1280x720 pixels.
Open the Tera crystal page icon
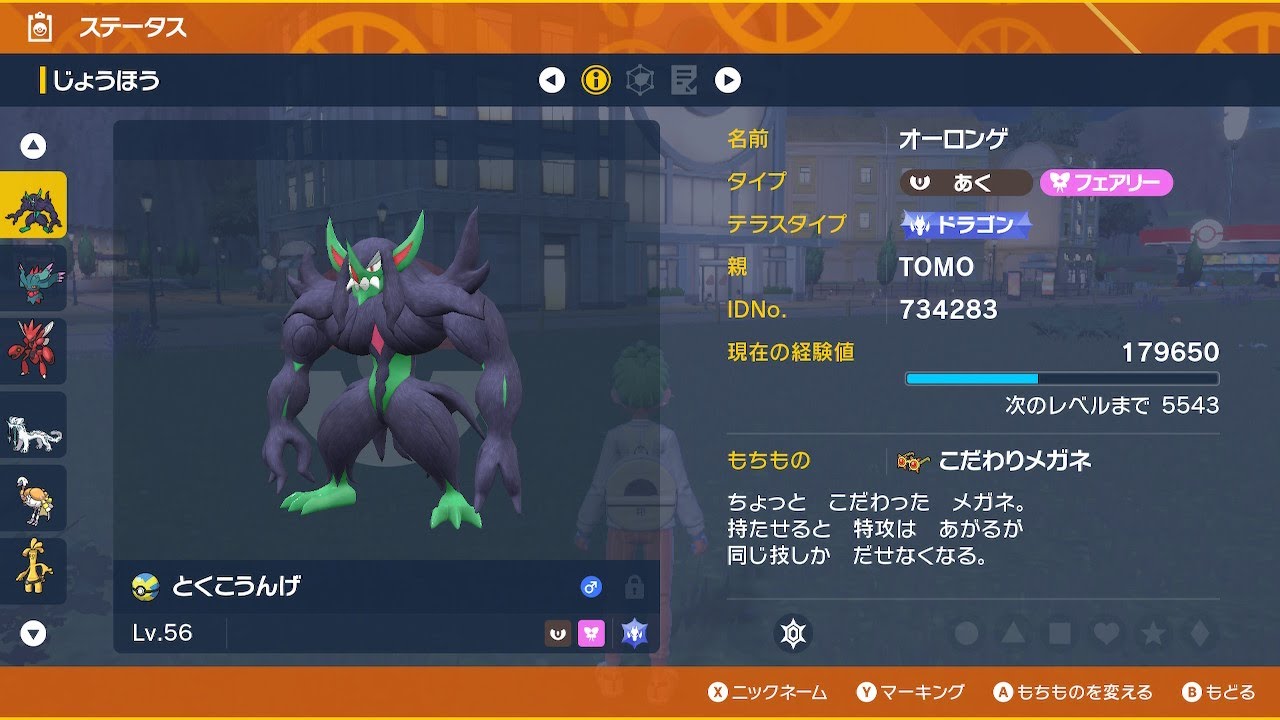tap(640, 79)
